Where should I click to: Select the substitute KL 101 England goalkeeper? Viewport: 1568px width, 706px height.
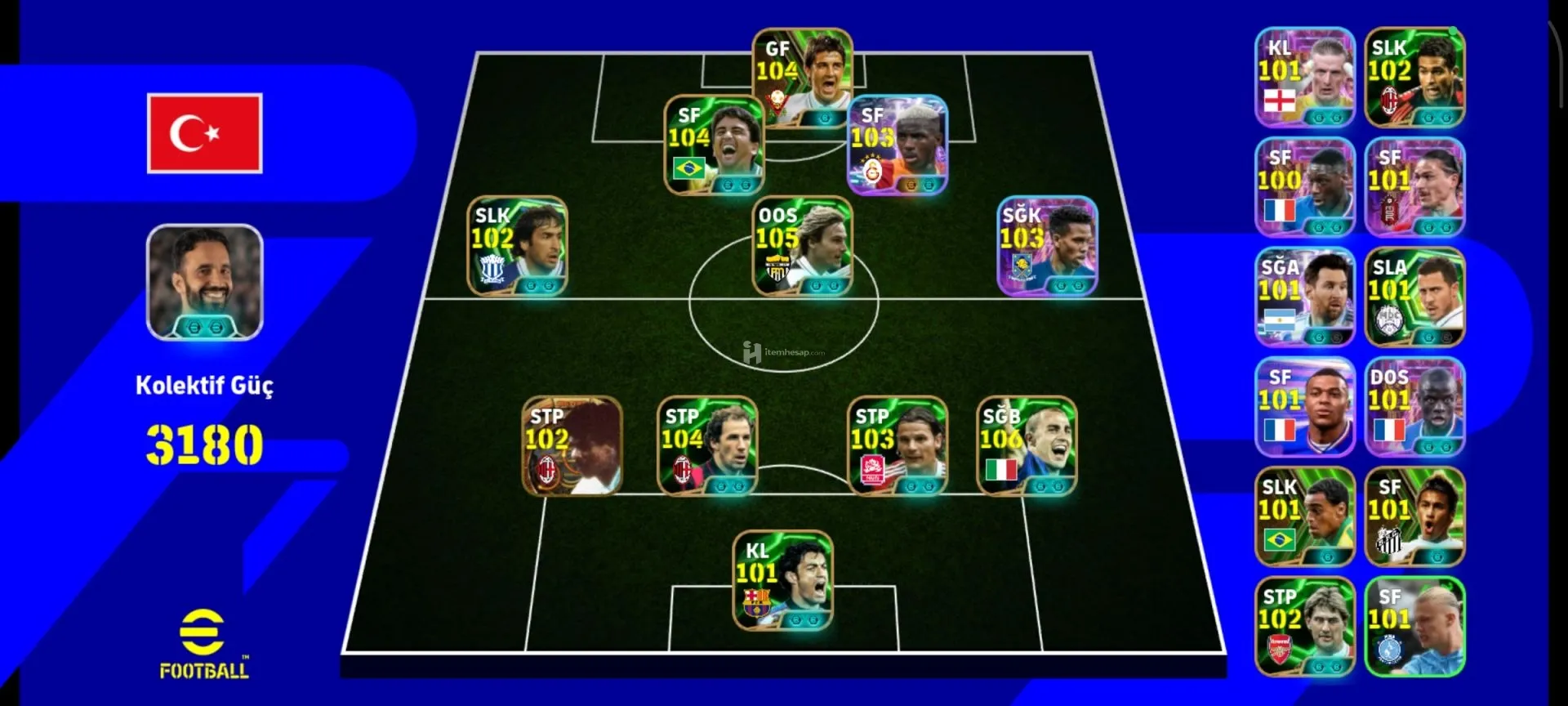point(1304,78)
